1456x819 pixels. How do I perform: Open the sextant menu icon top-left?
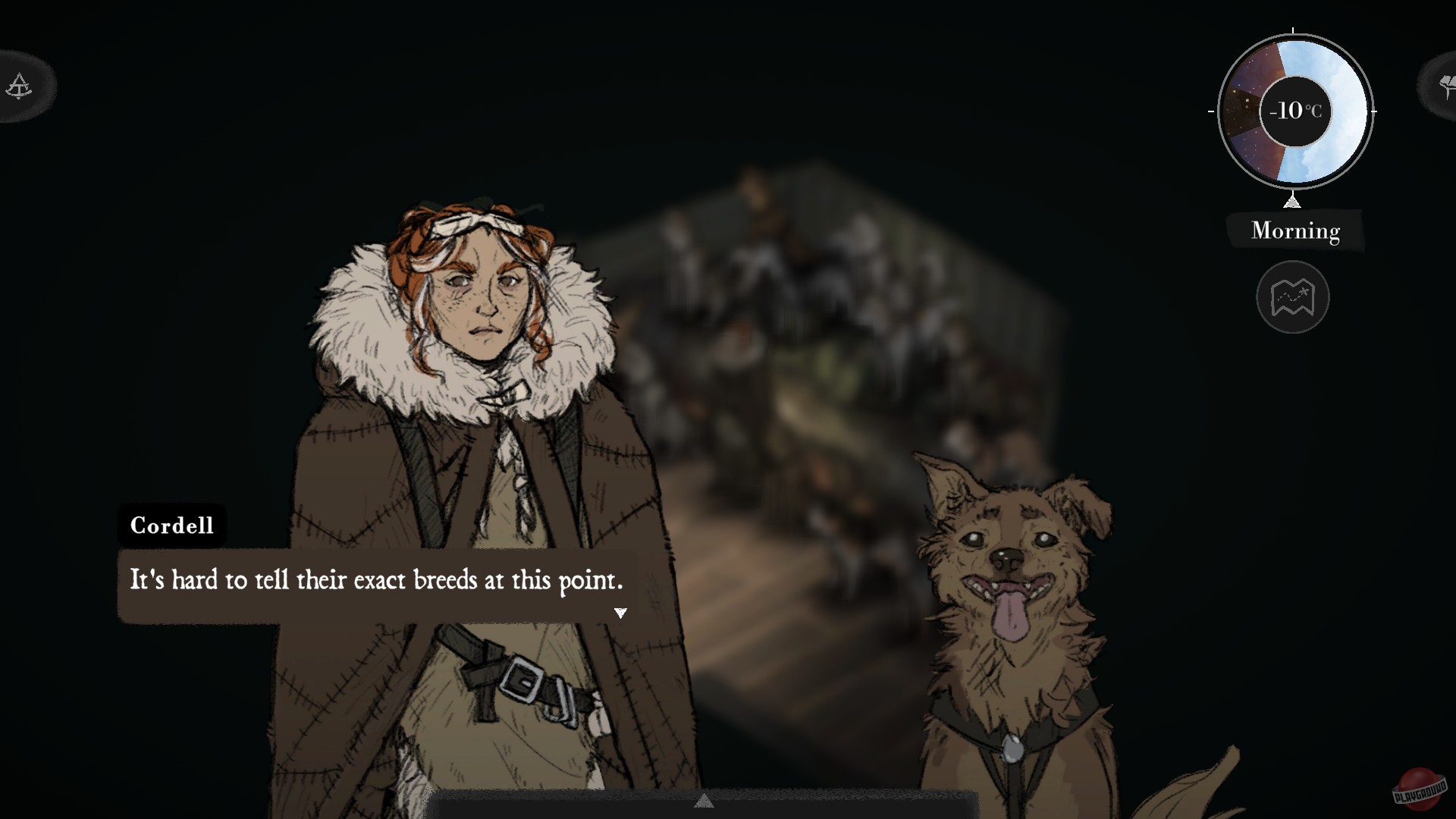point(19,86)
